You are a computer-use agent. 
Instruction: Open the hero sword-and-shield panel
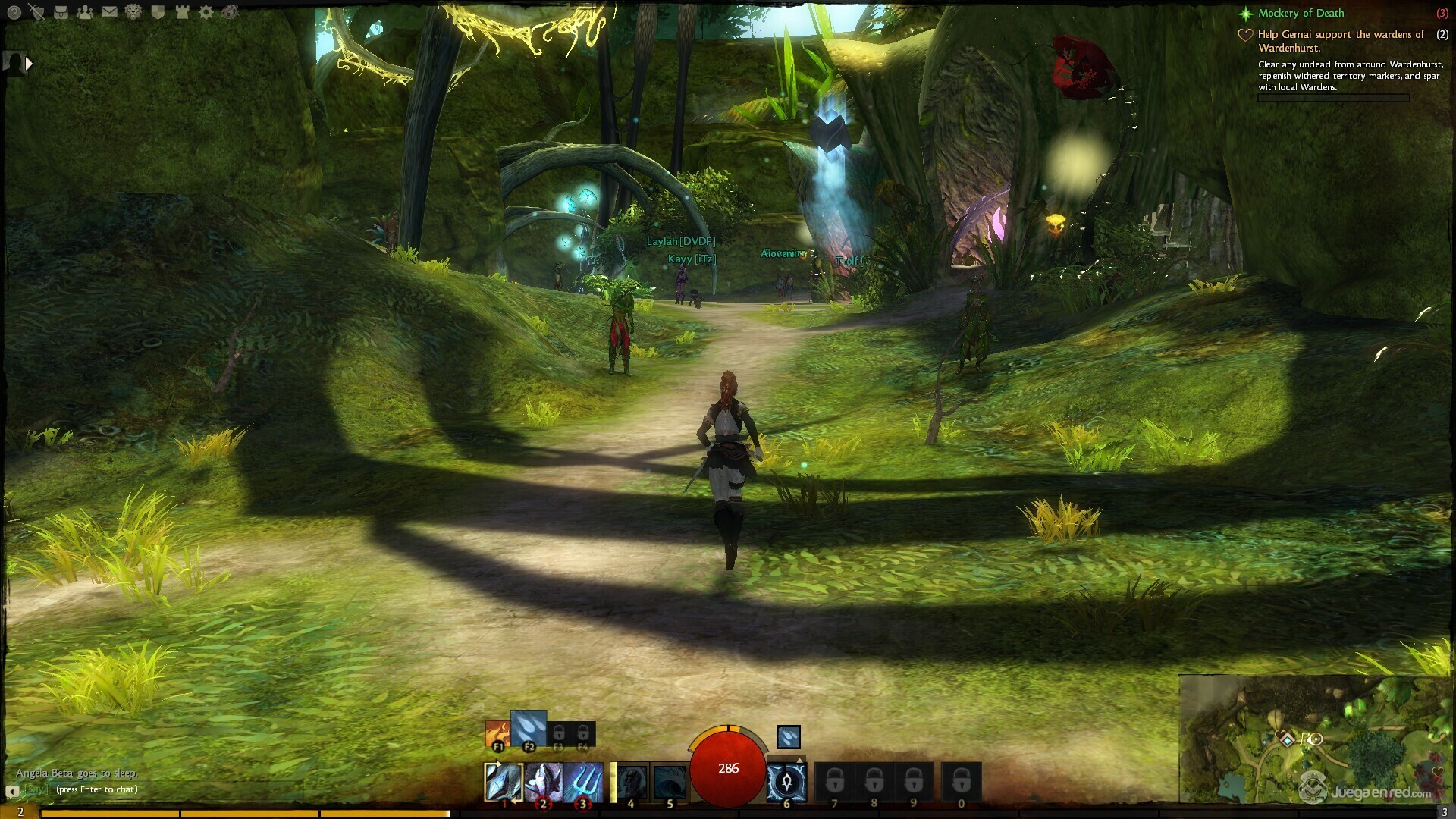click(36, 12)
